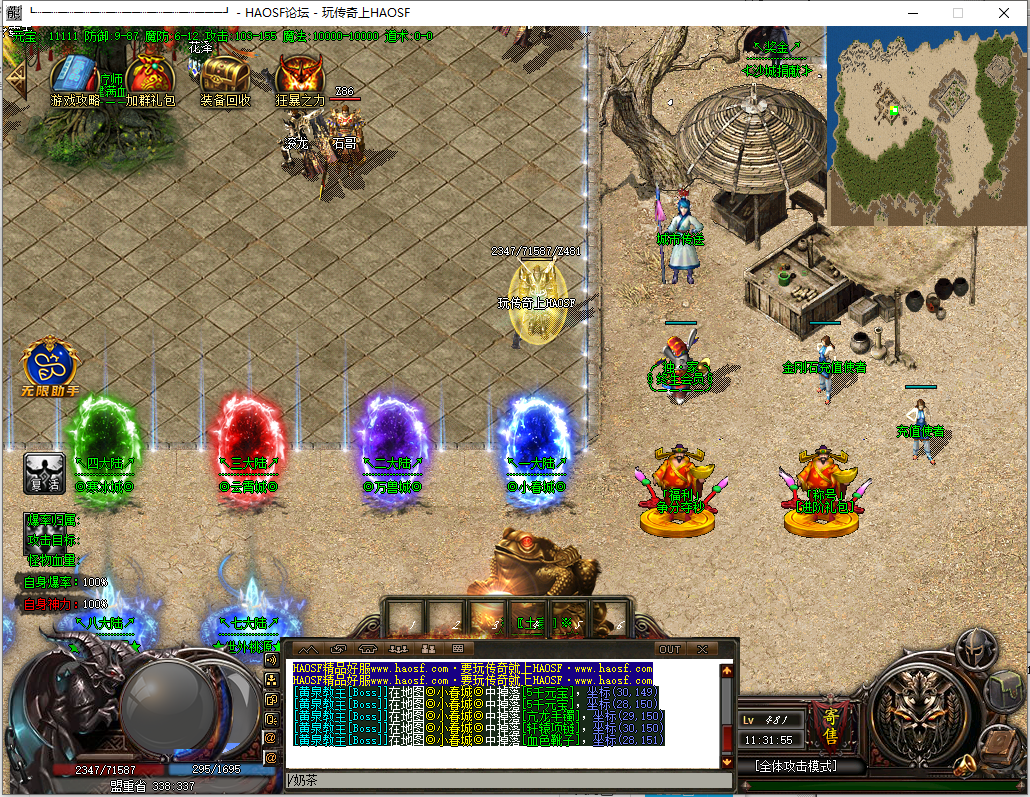Close the chat panel with X
This screenshot has height=797, width=1030.
pos(702,649)
